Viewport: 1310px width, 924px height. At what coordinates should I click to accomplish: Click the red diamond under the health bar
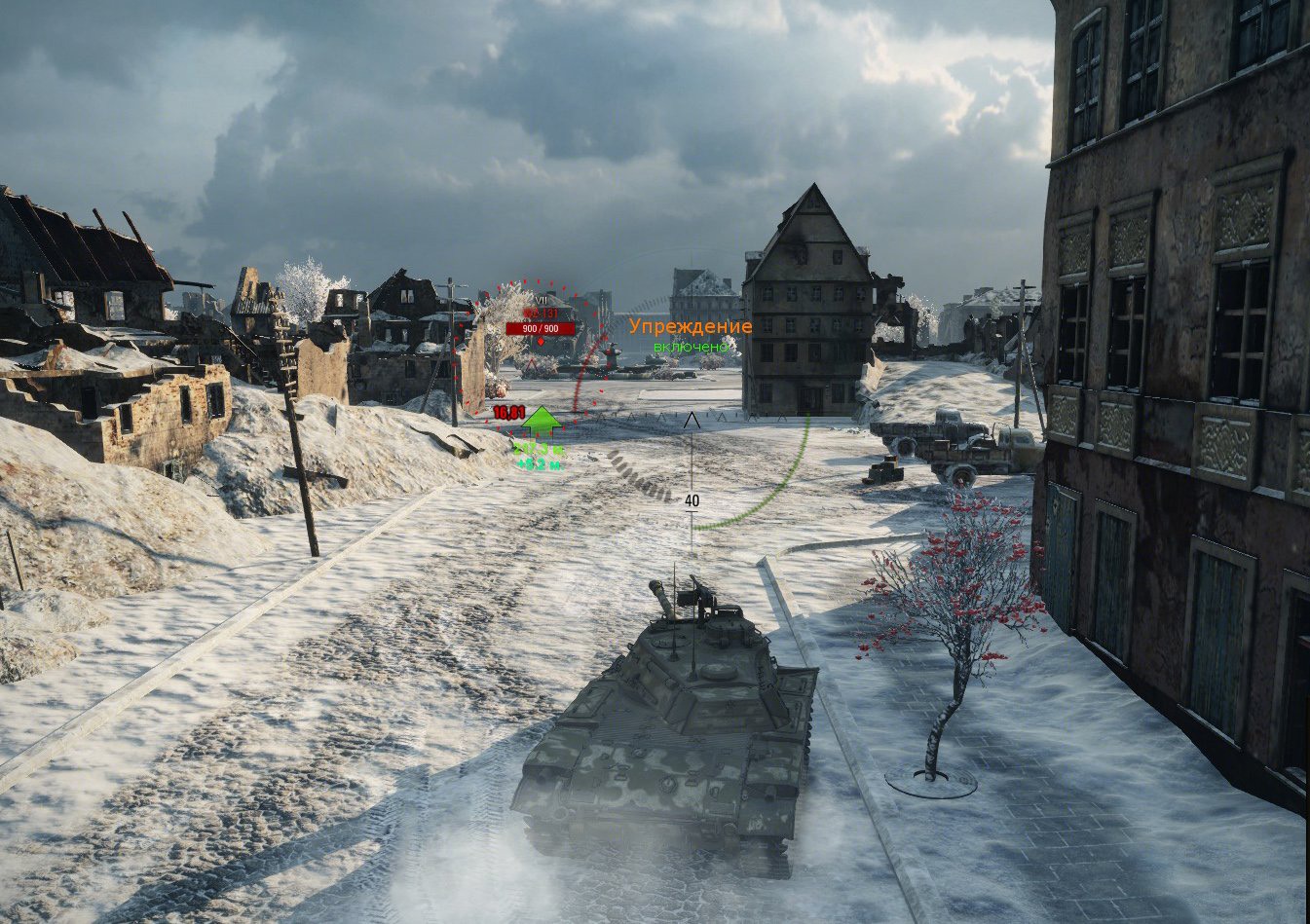(540, 341)
